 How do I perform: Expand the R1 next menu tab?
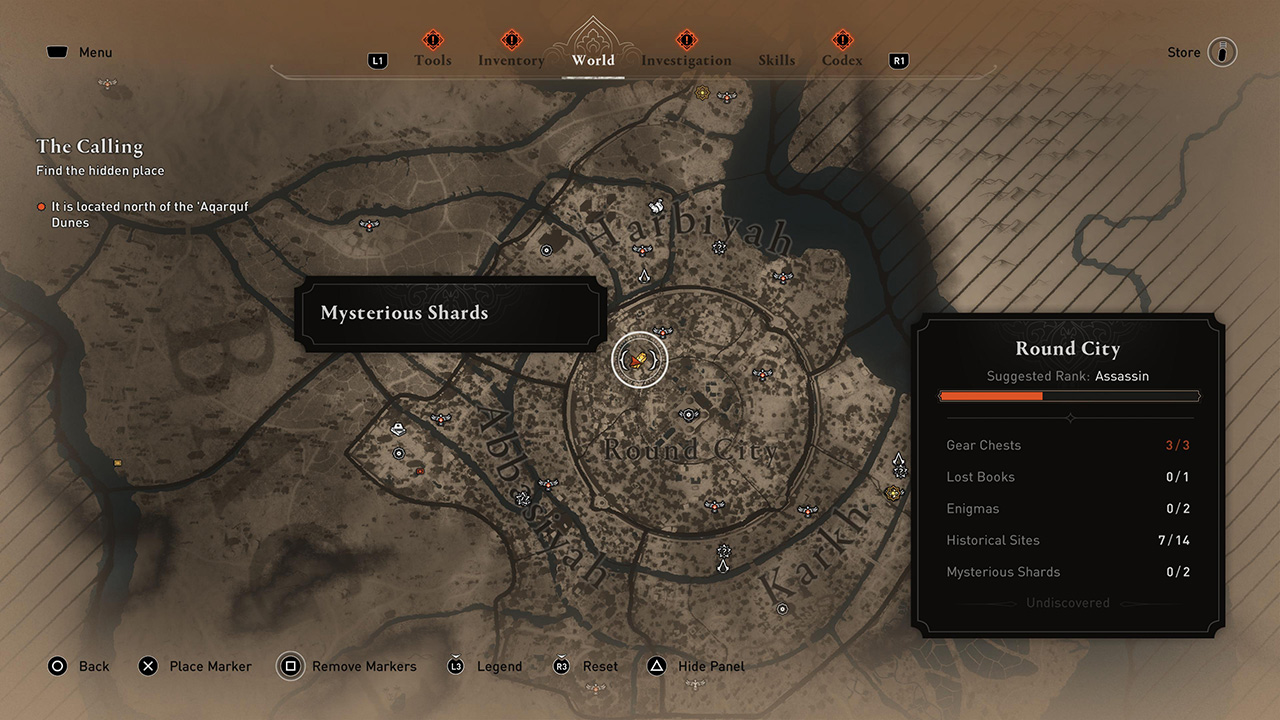pyautogui.click(x=898, y=60)
